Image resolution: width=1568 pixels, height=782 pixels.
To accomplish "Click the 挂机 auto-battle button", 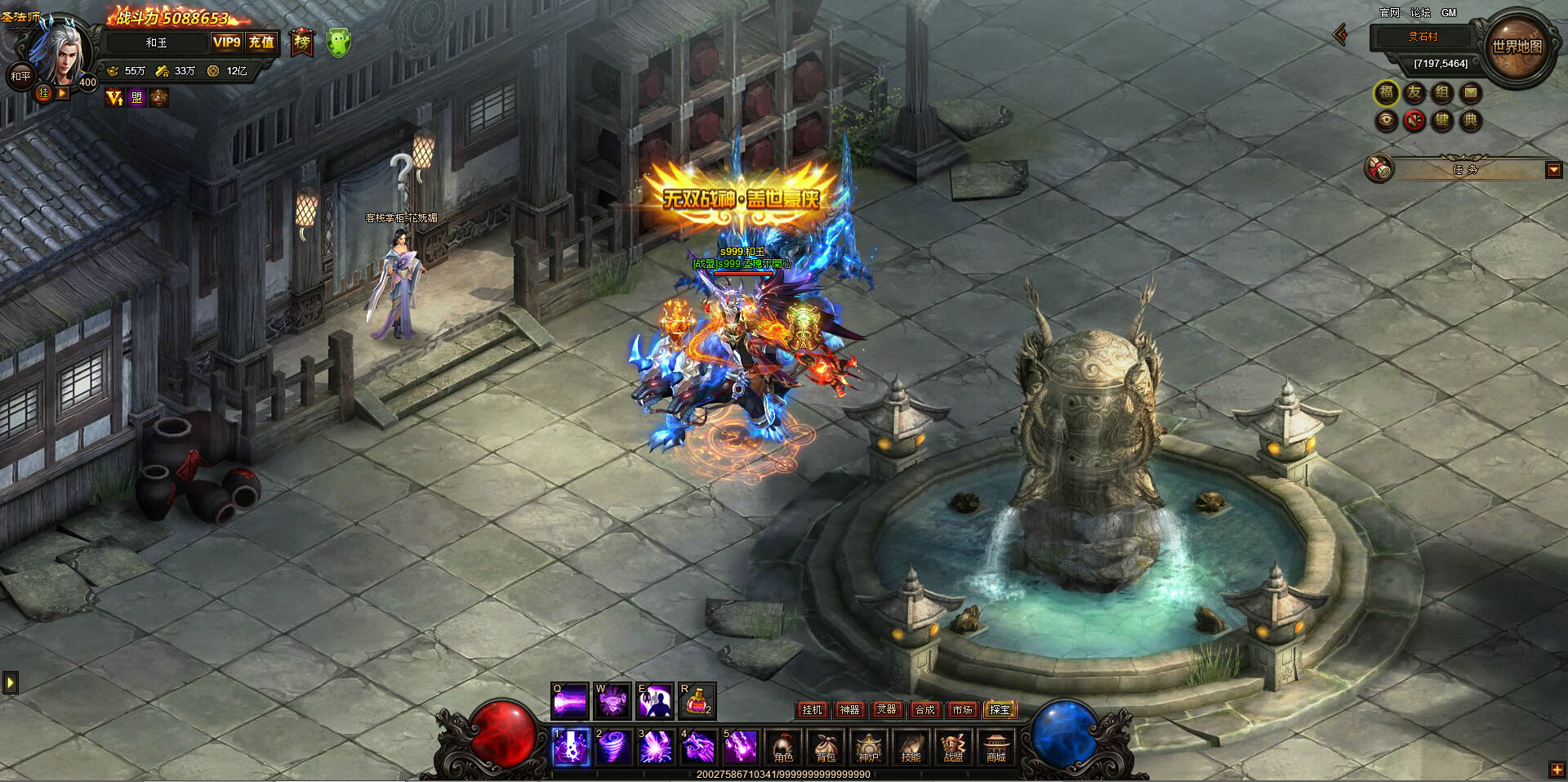I will click(812, 709).
